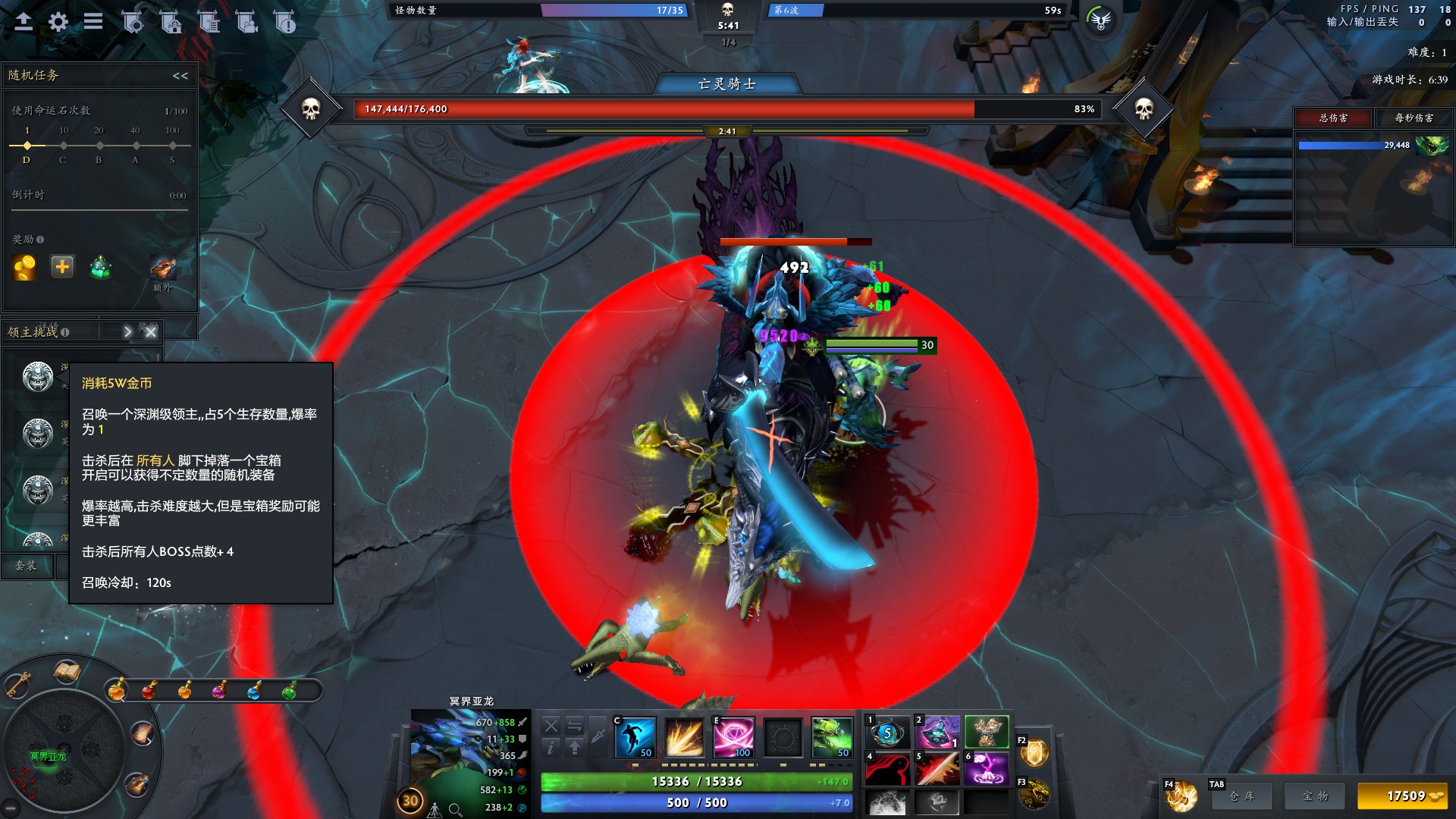This screenshot has height=819, width=1456.
Task: Open the 宝物 treasure tab
Action: [1314, 796]
